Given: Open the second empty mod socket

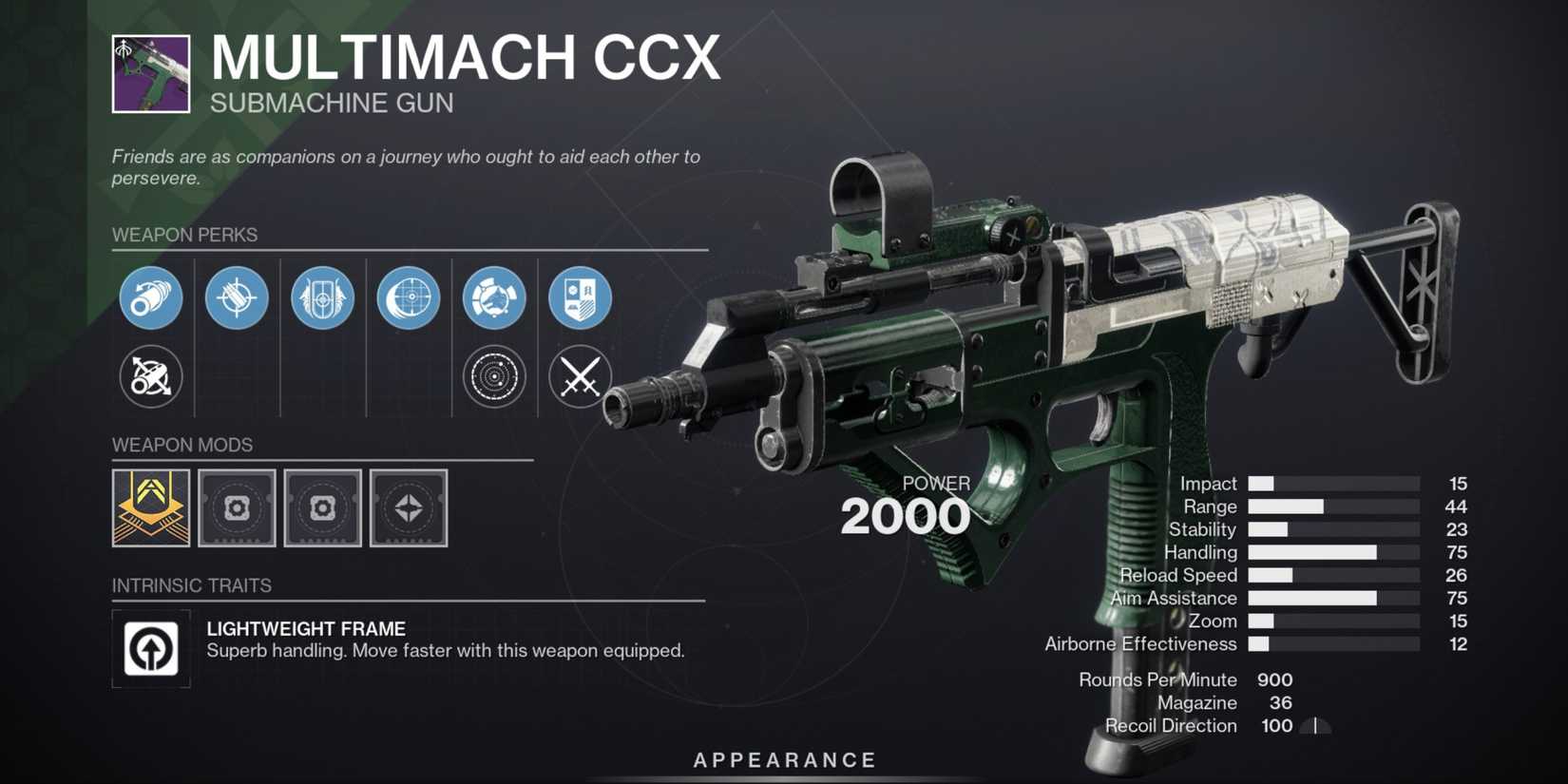Looking at the screenshot, I should coord(322,508).
